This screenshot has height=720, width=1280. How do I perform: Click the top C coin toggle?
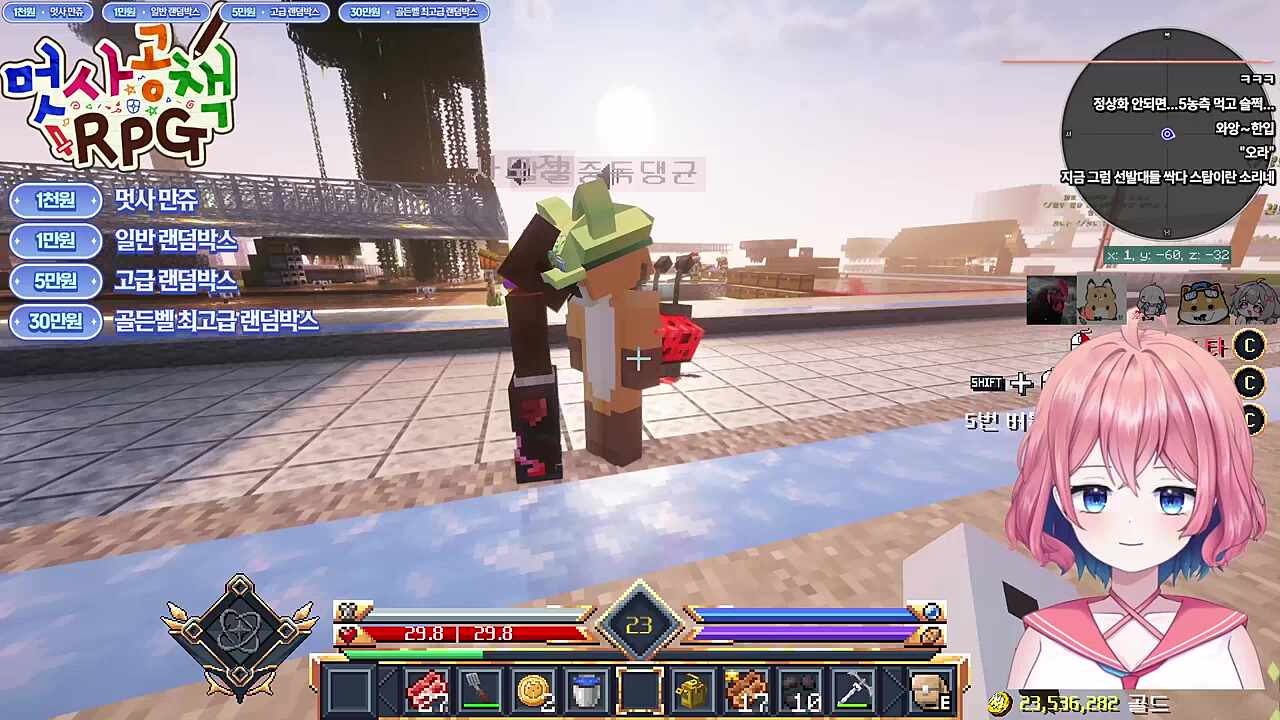point(1250,347)
